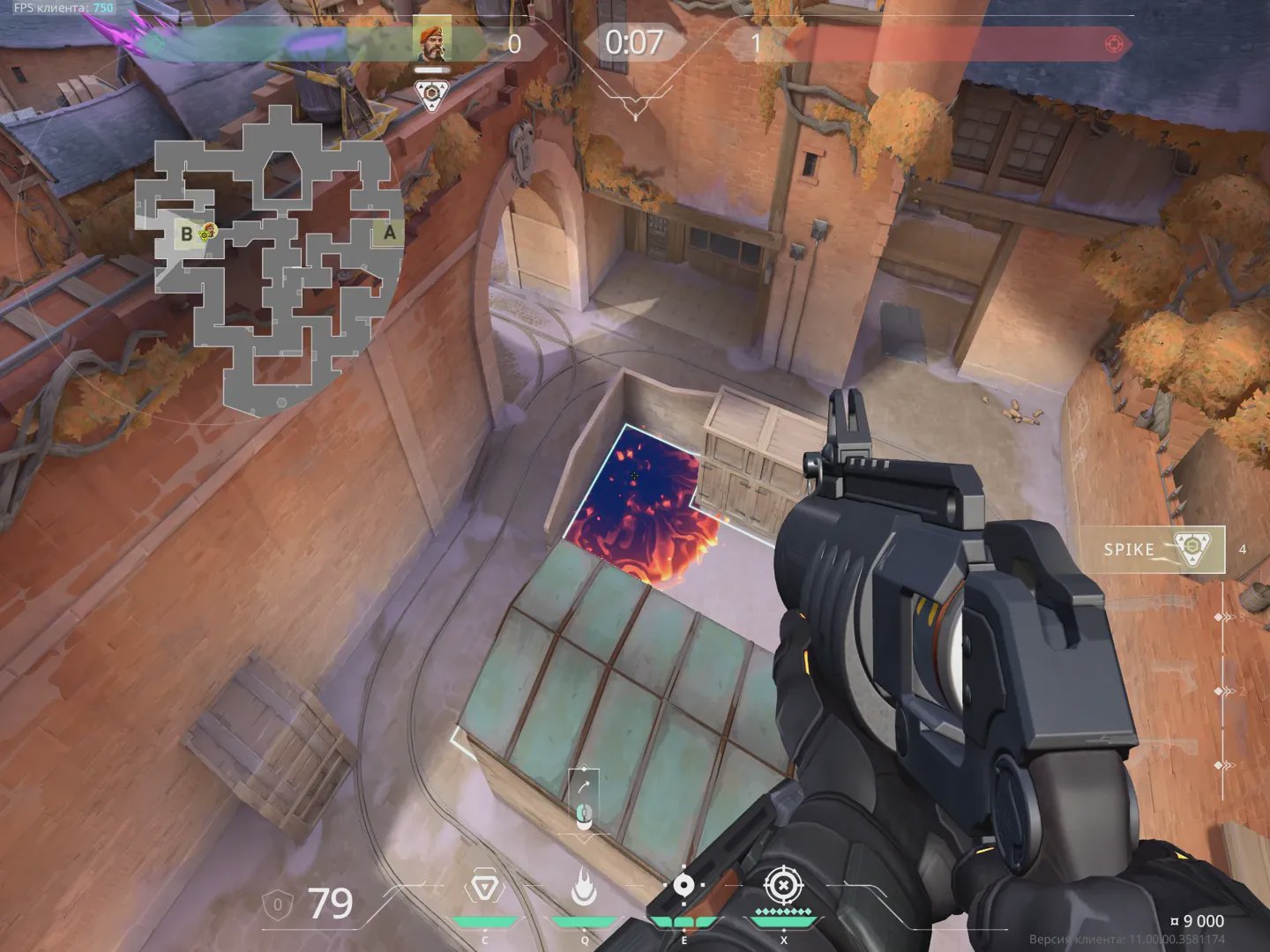Select the spike carrier icon under the portrait

tap(430, 95)
